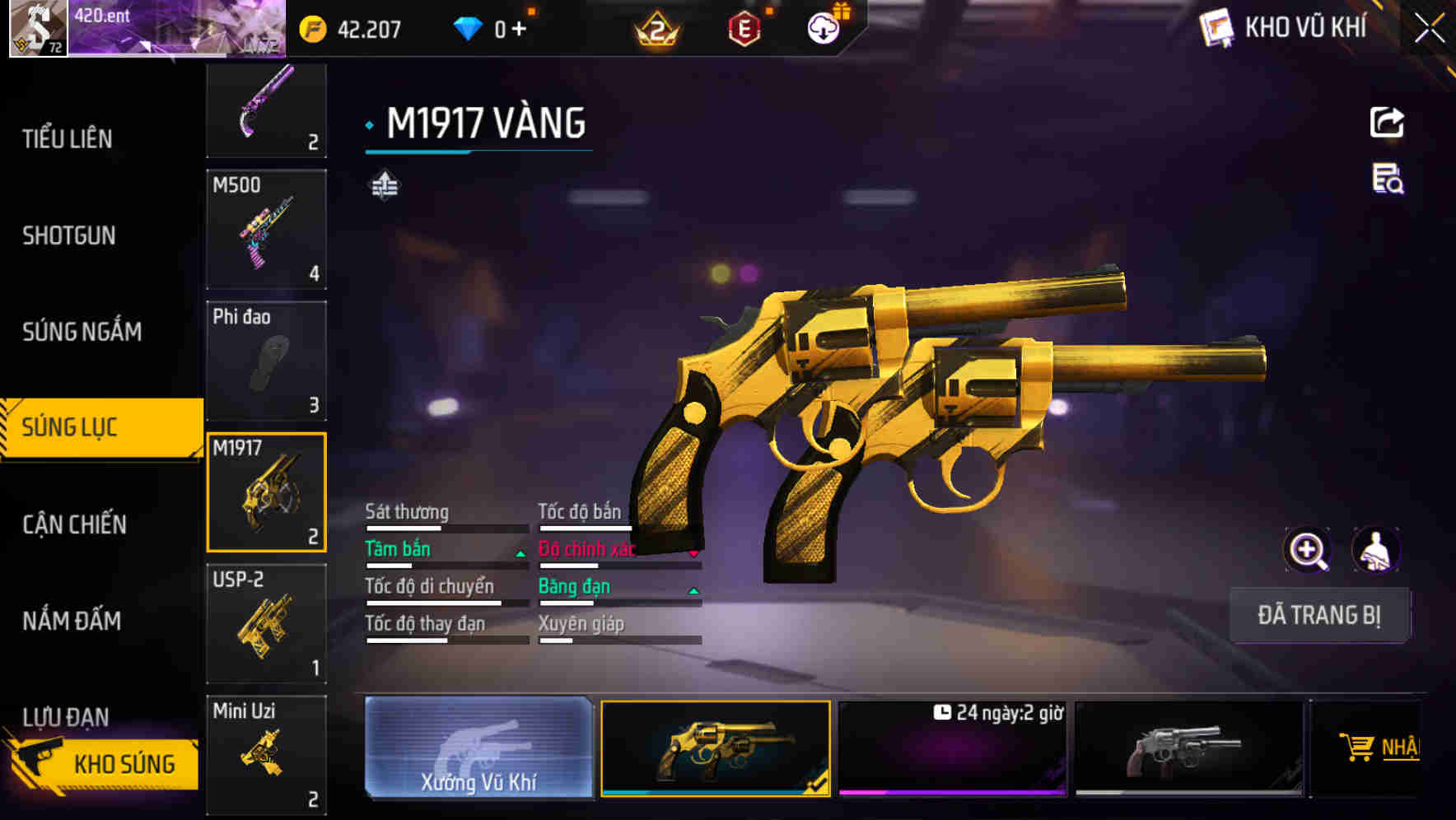Click the ĐÃ TRANG BỊ button
Viewport: 1456px width, 820px height.
1319,614
